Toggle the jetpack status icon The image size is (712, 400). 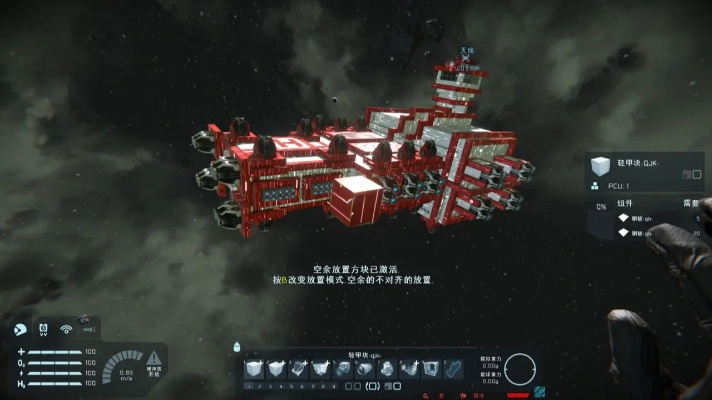click(x=43, y=328)
